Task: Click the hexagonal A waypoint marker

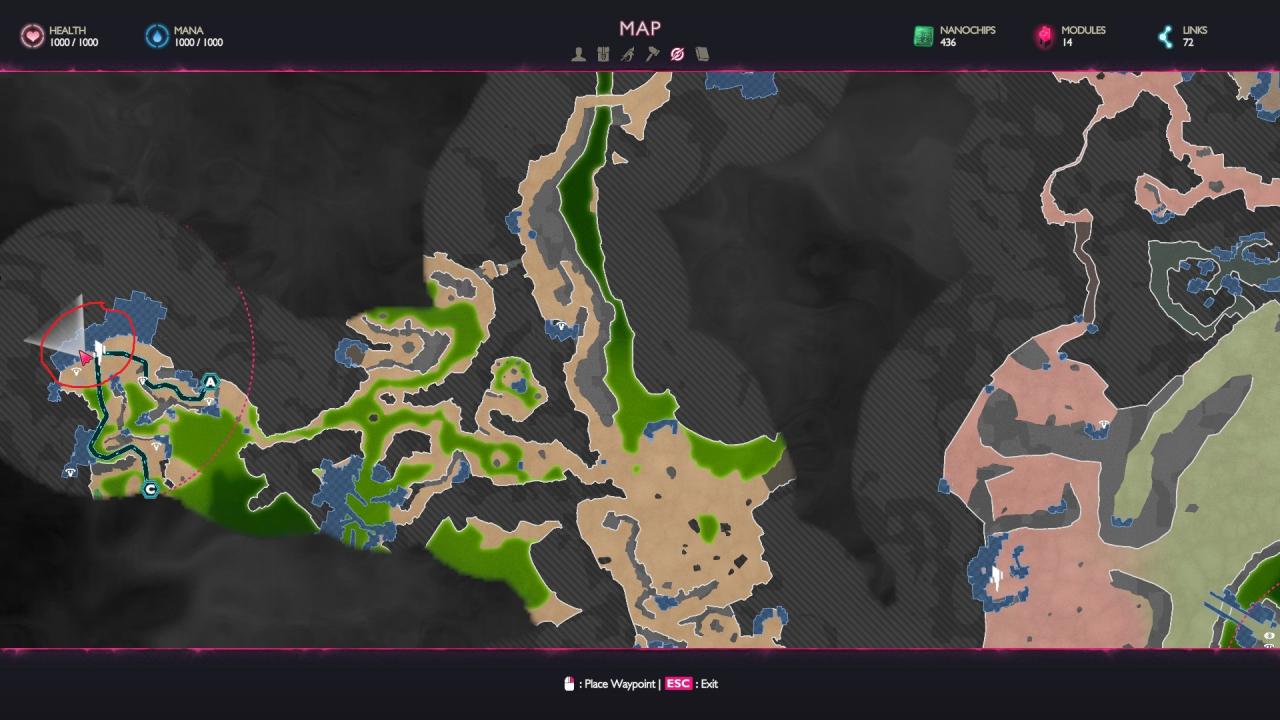Action: point(210,382)
